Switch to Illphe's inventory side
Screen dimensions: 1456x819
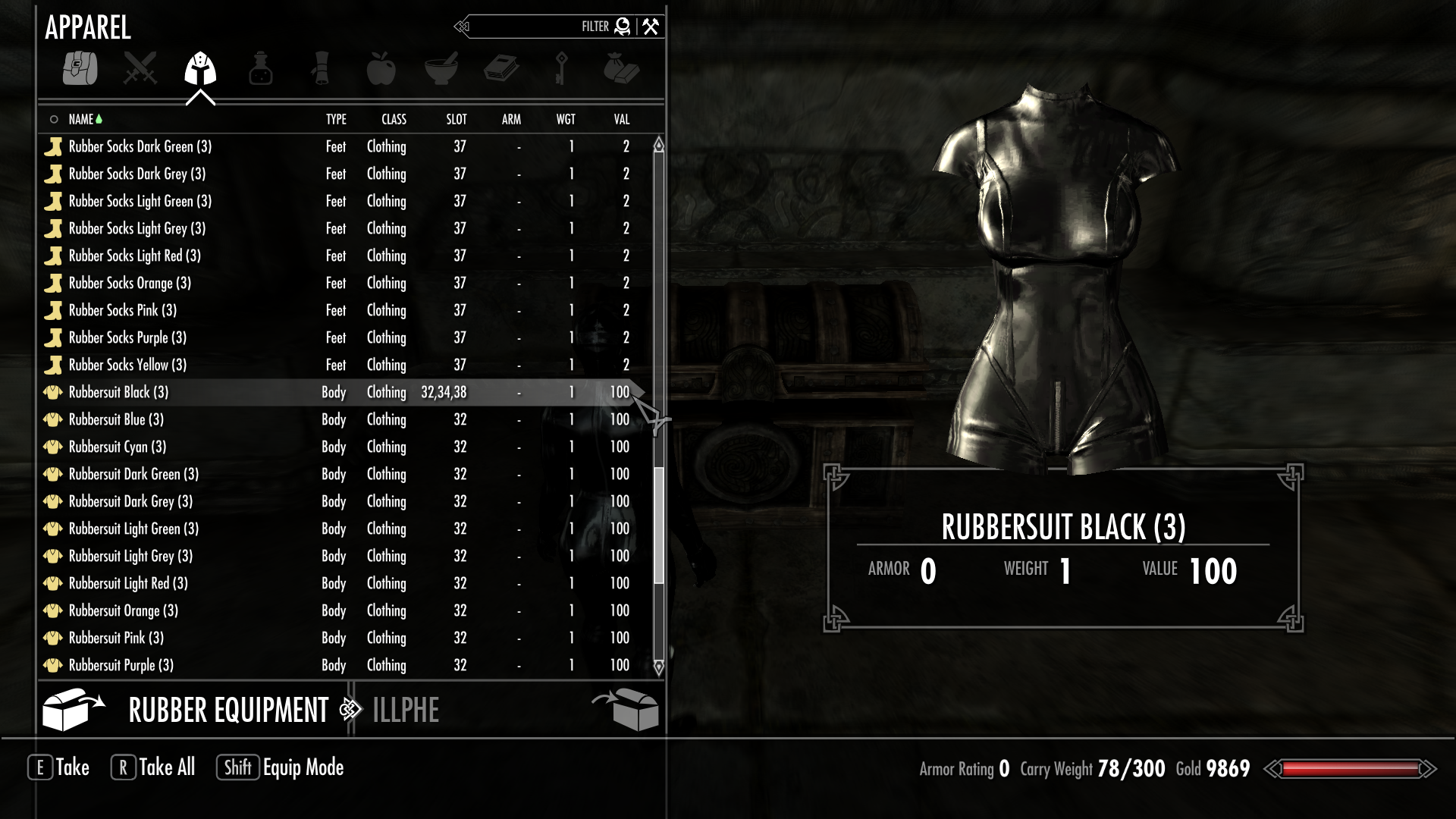click(406, 711)
